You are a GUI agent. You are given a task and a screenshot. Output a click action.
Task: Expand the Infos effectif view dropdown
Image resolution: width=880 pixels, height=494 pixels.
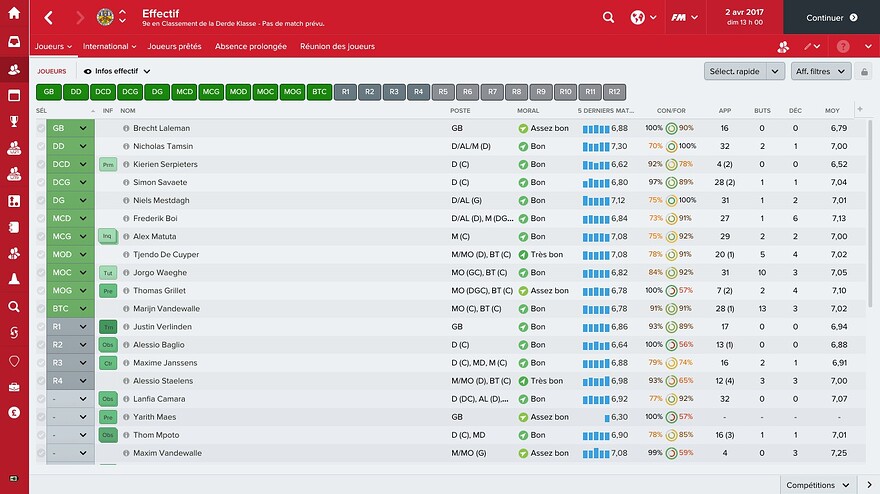[118, 71]
